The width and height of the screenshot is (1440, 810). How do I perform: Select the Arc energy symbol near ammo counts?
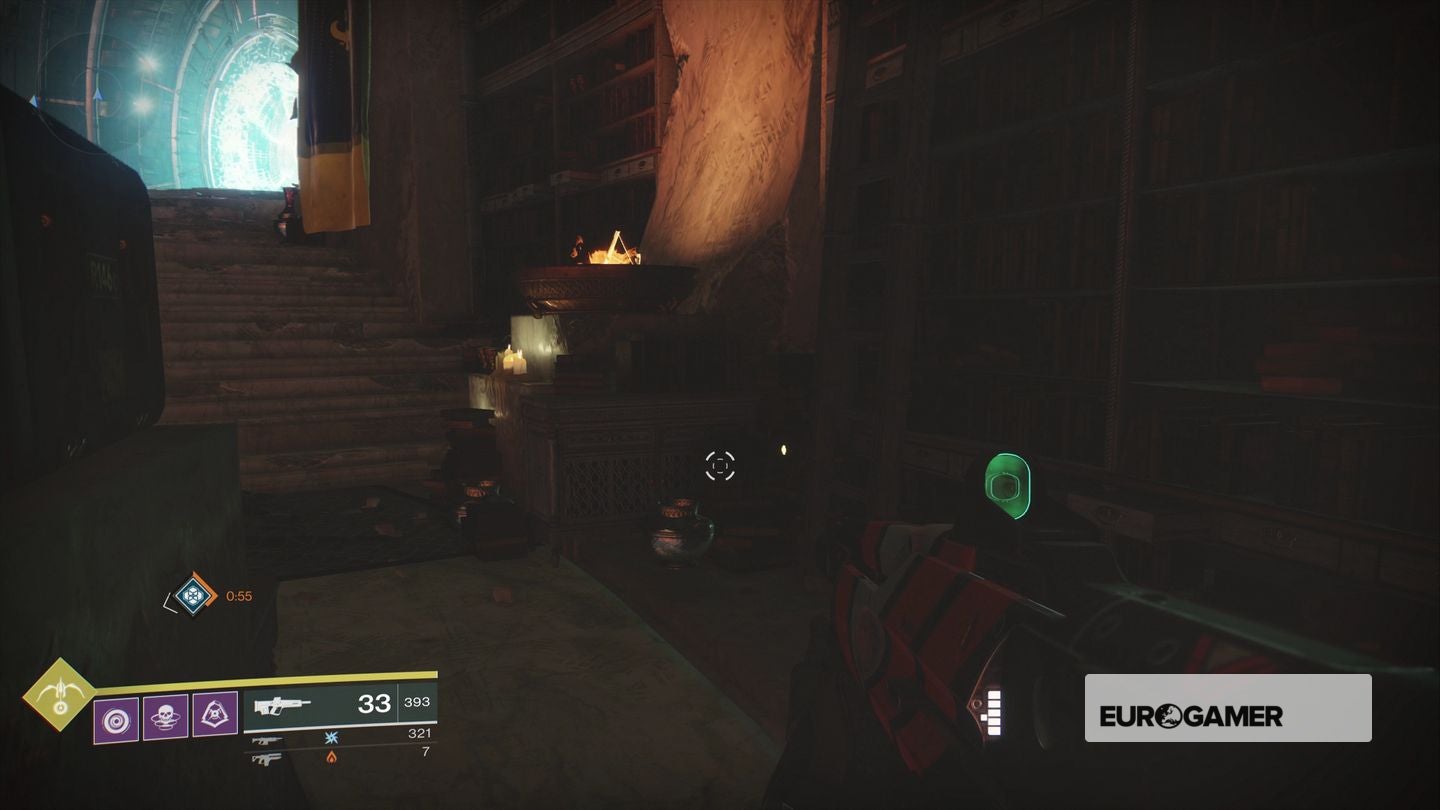[332, 739]
